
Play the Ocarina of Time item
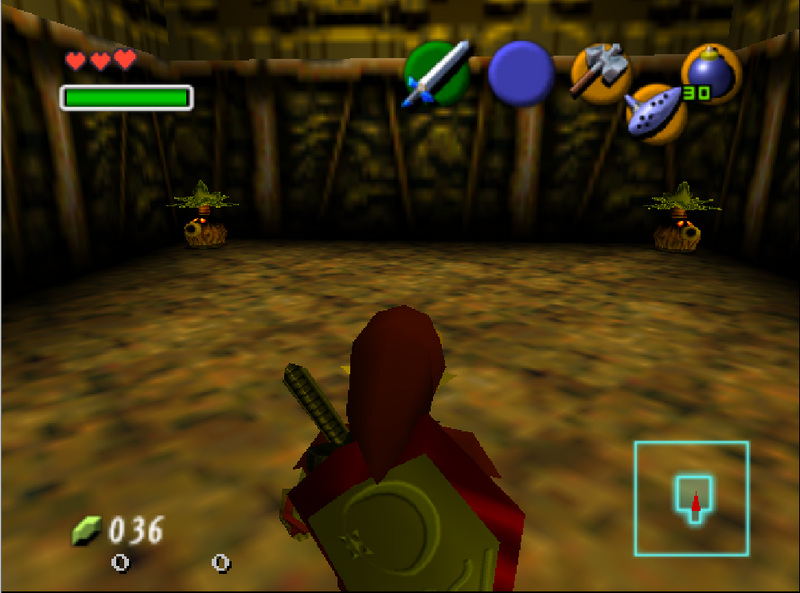(x=656, y=110)
